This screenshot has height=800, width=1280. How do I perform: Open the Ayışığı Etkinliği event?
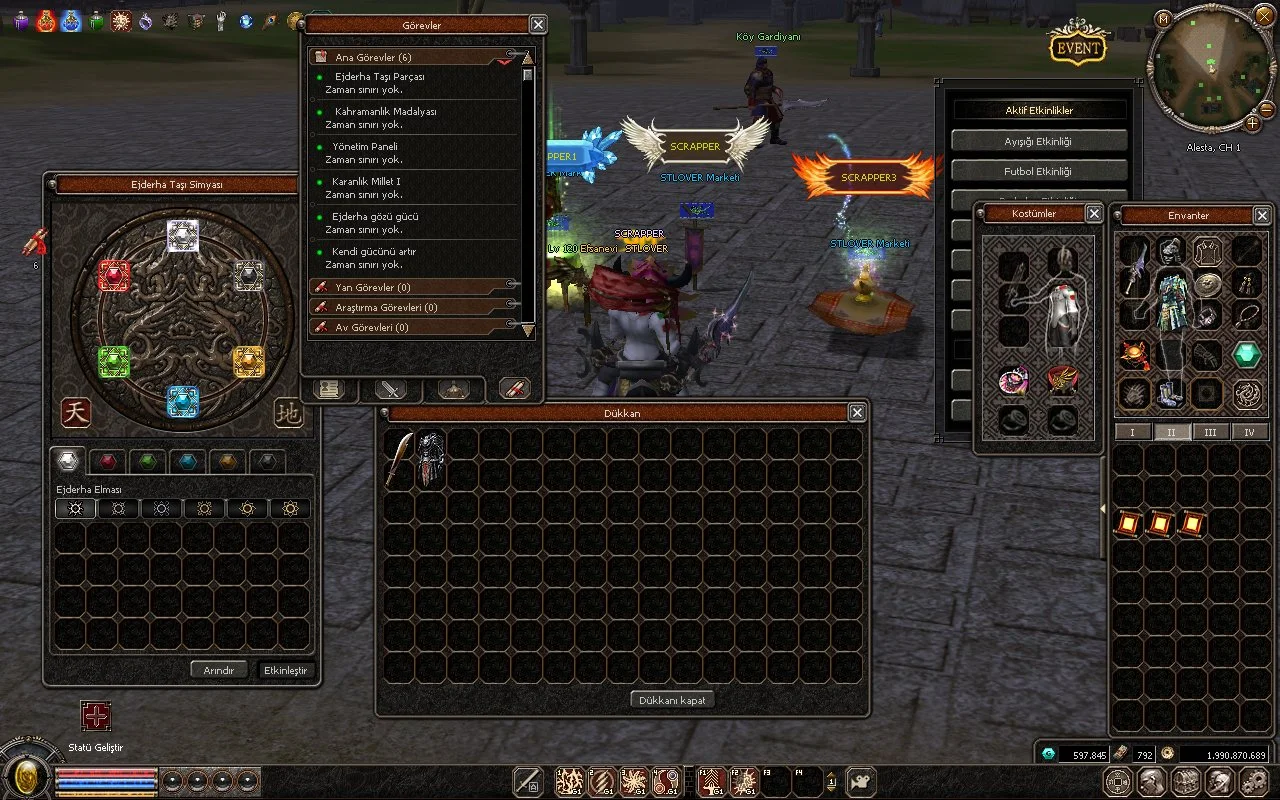pyautogui.click(x=1038, y=142)
